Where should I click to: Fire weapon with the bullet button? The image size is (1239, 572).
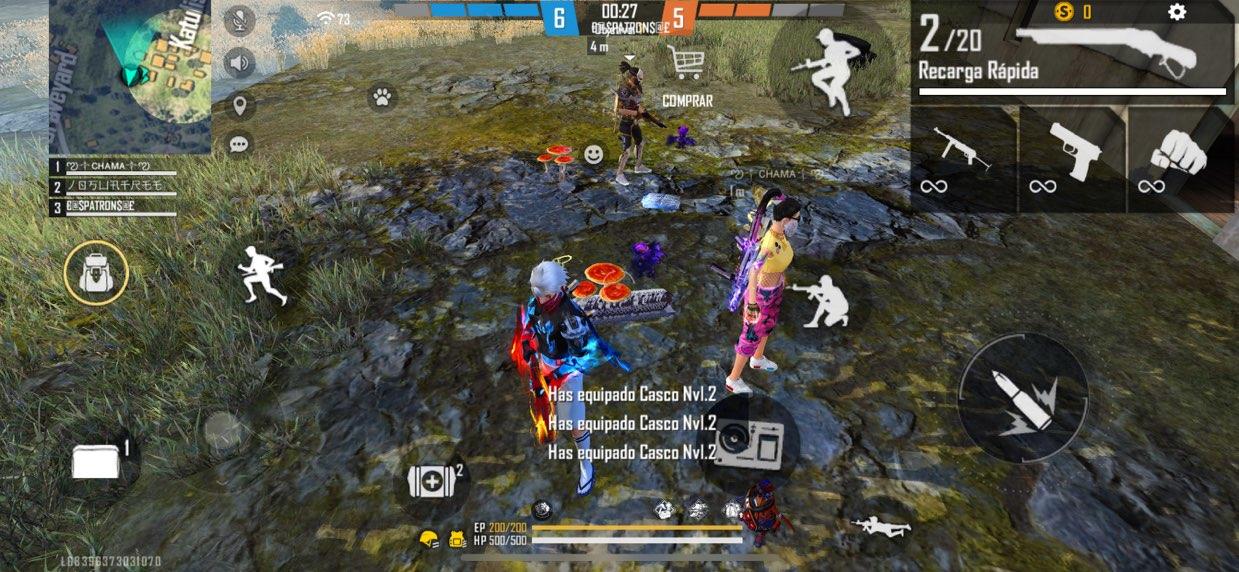[x=1023, y=398]
